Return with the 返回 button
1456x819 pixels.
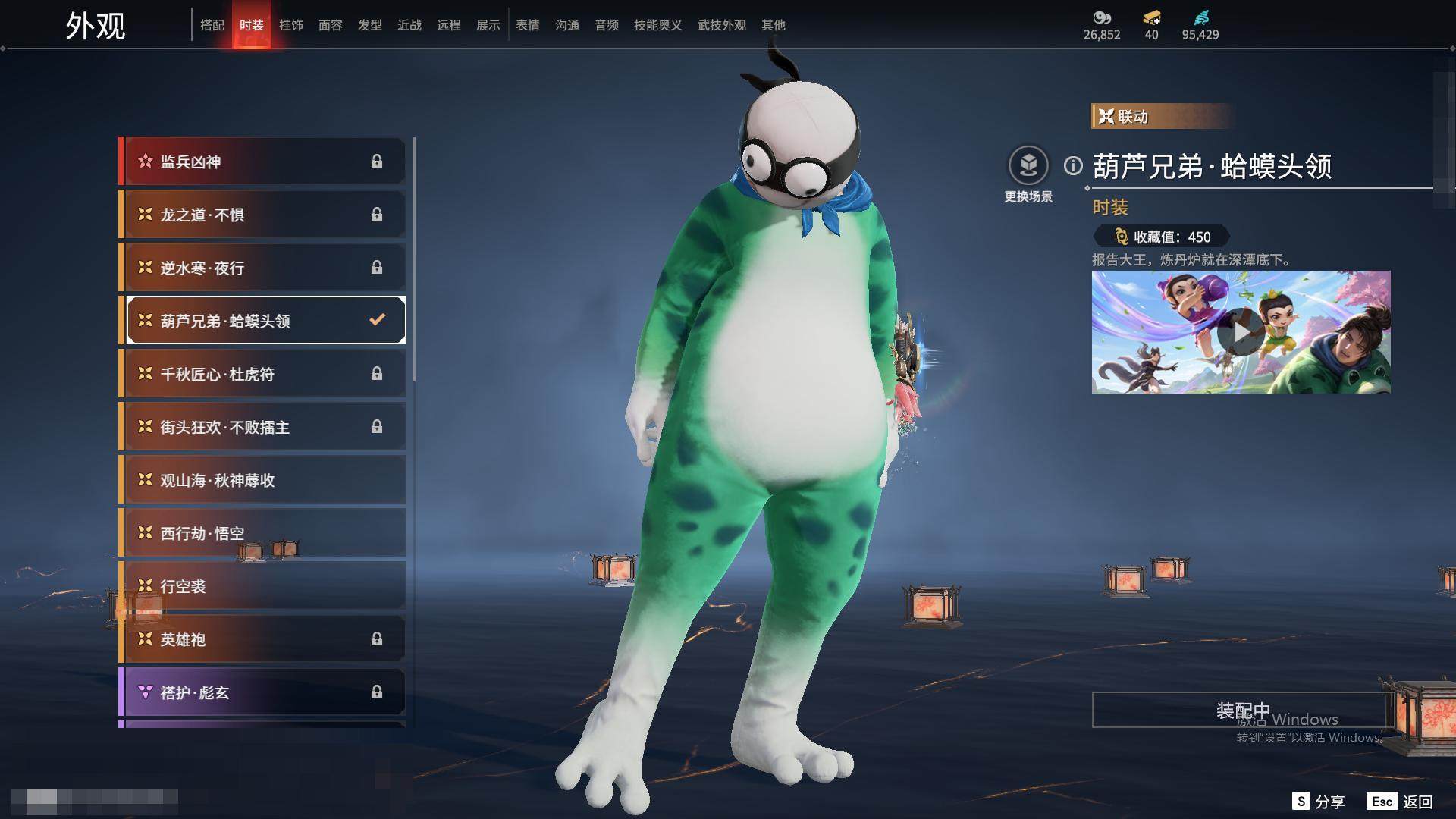coord(1401,802)
